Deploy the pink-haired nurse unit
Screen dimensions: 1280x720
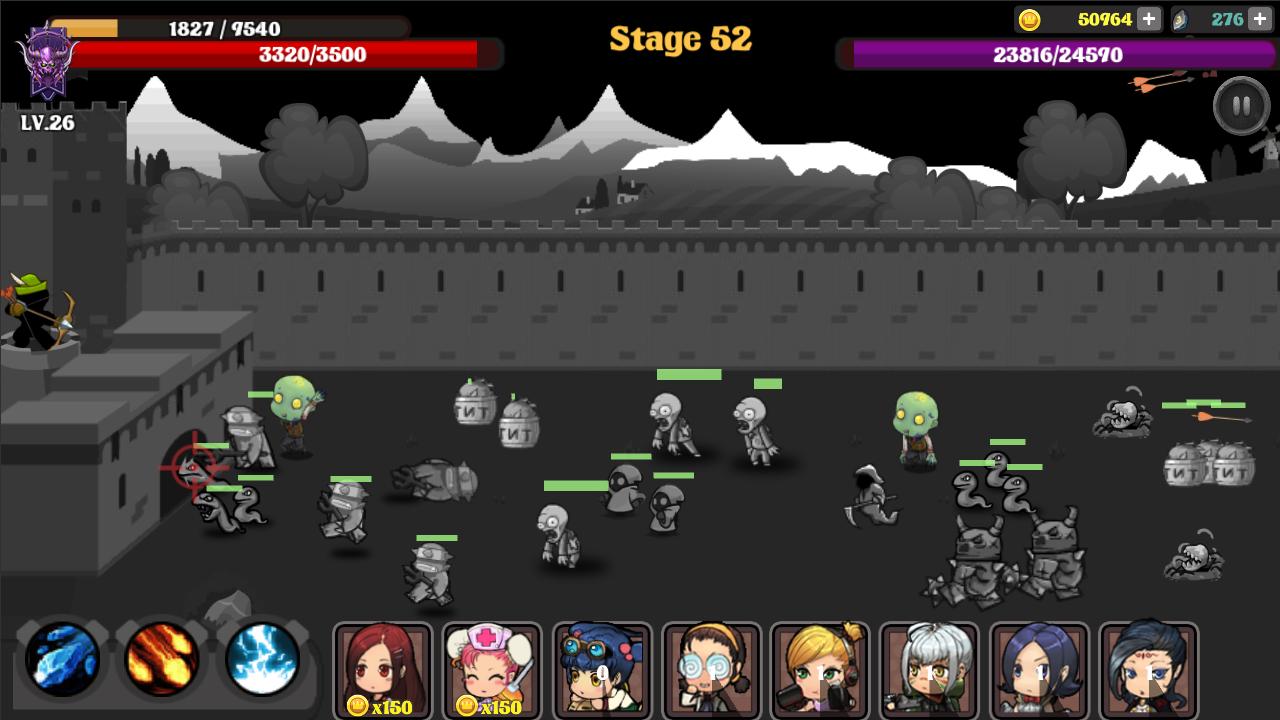pyautogui.click(x=492, y=668)
